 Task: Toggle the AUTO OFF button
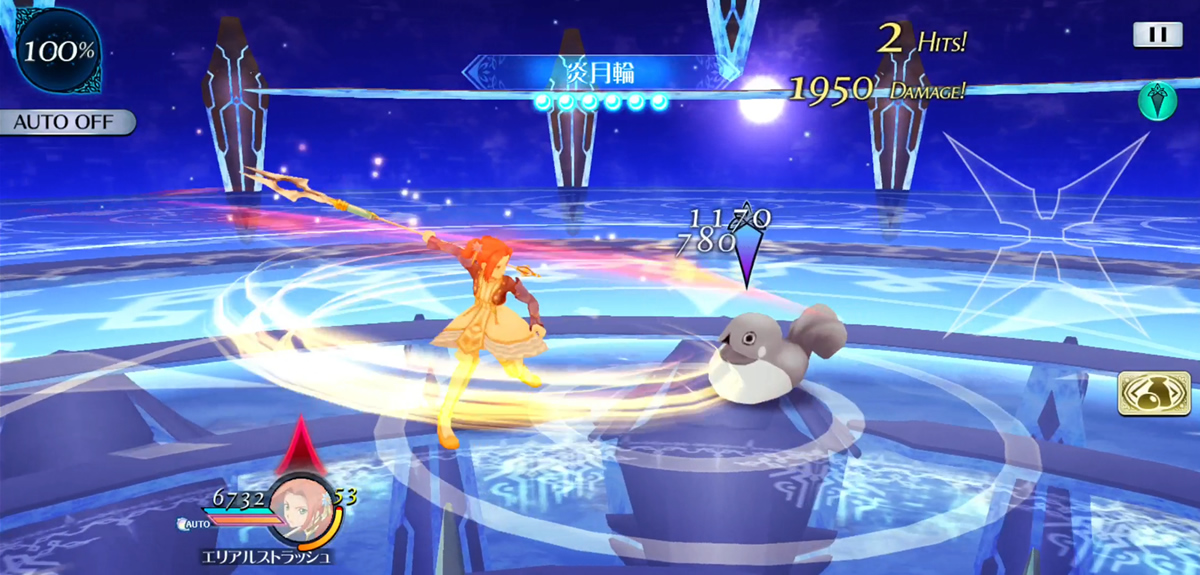pyautogui.click(x=67, y=123)
